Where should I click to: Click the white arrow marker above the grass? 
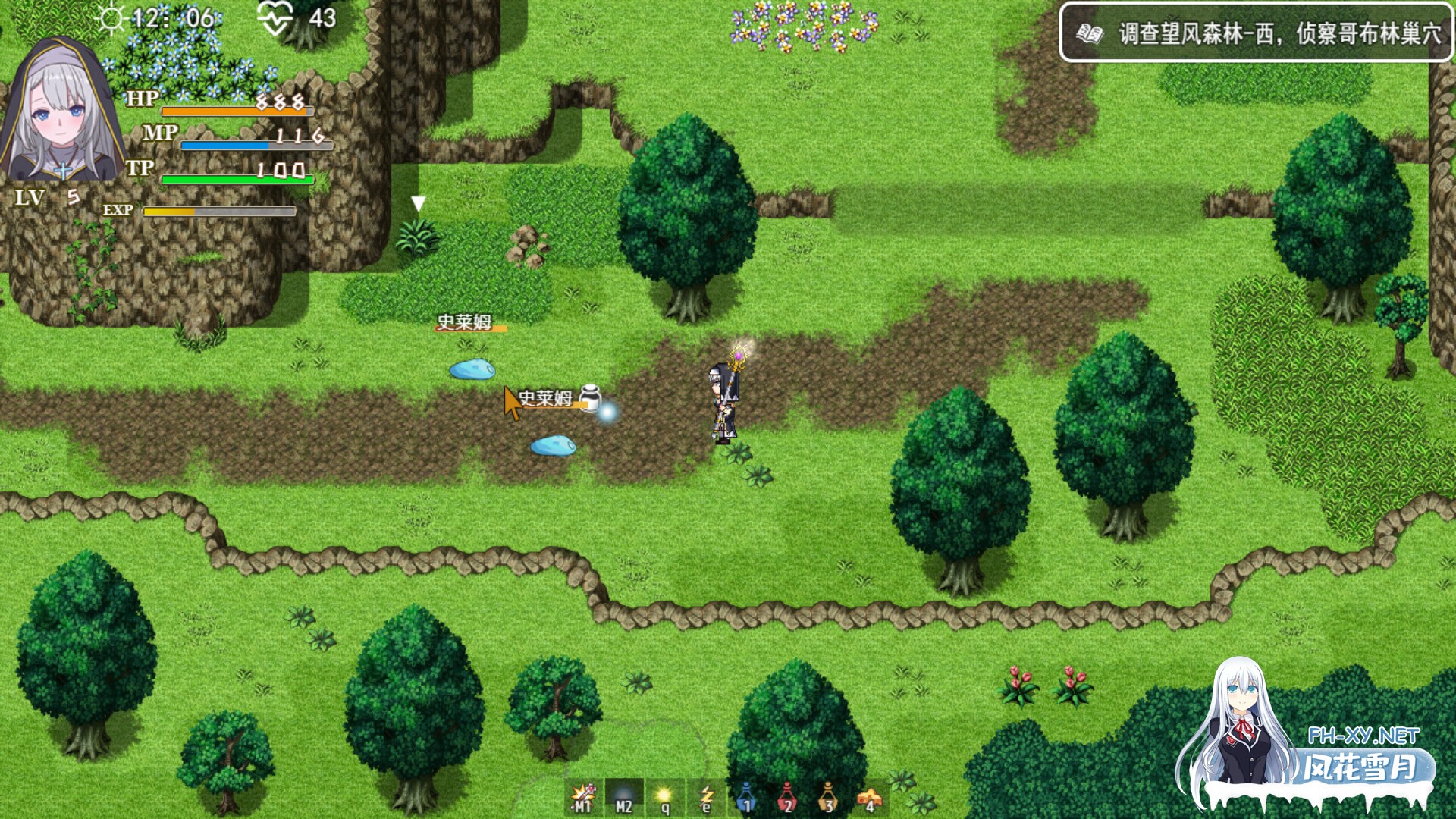[416, 202]
